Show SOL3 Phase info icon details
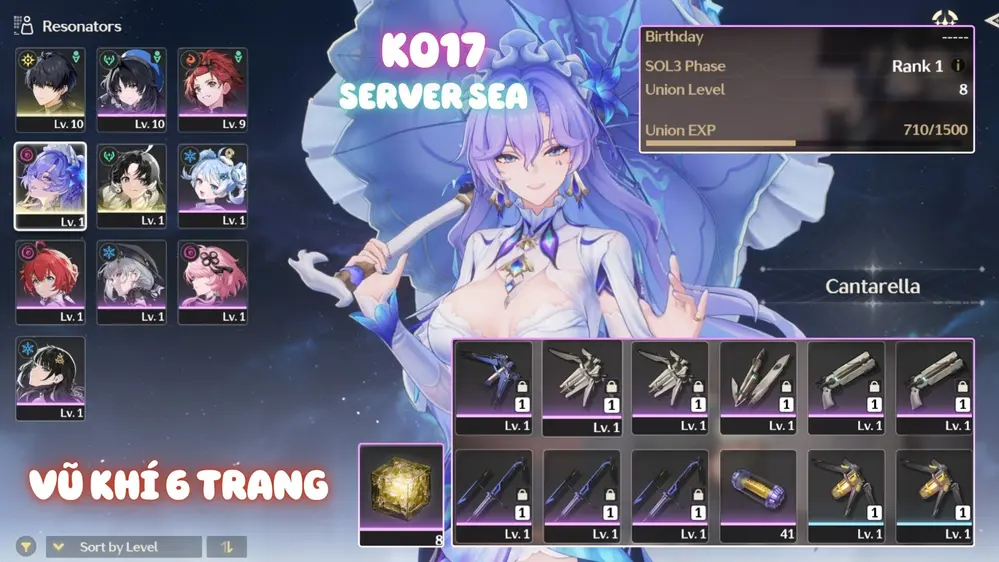 point(957,66)
